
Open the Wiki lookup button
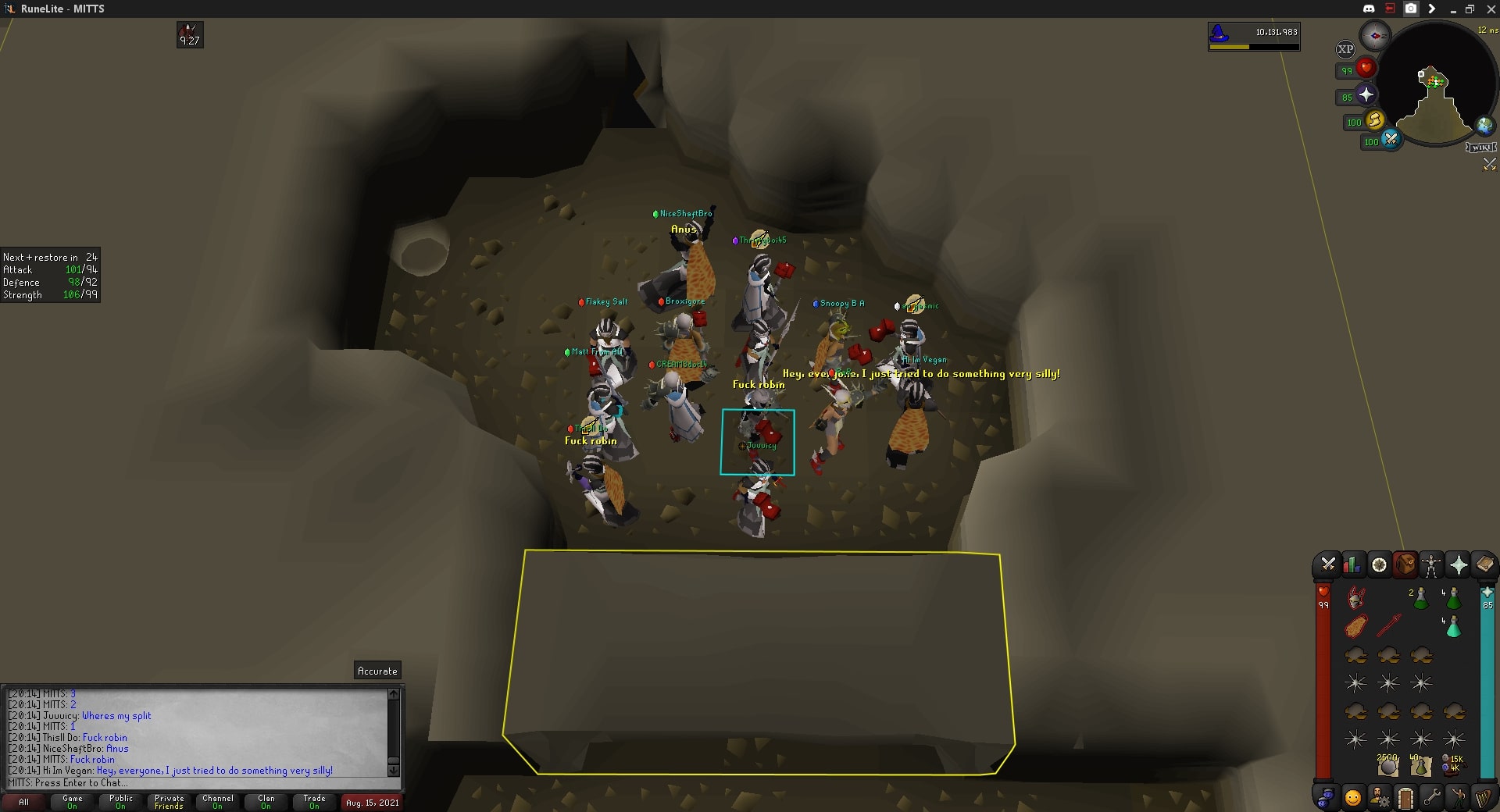click(1482, 147)
